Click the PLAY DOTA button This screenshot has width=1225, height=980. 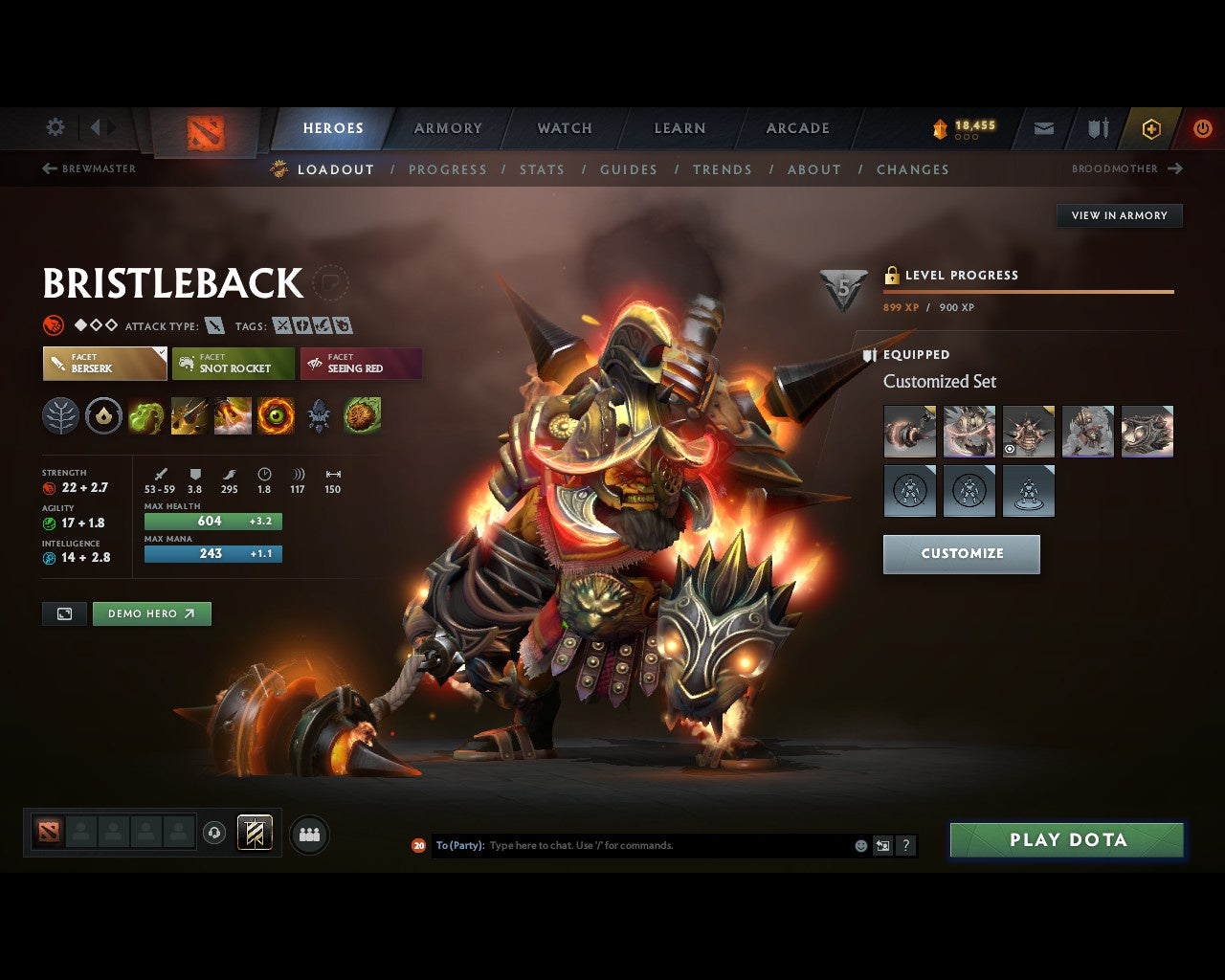(x=1066, y=839)
